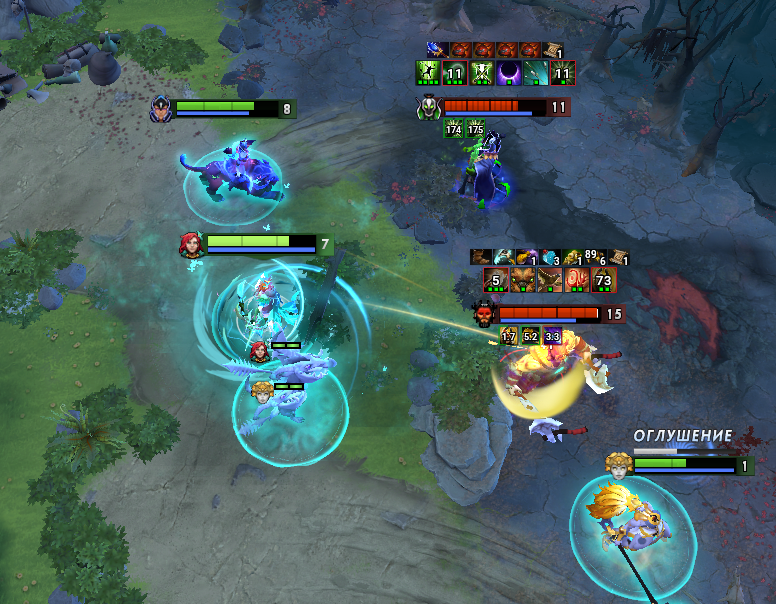Click Rubick's hero portrait by his health bar
776x604 pixels.
pyautogui.click(x=429, y=107)
